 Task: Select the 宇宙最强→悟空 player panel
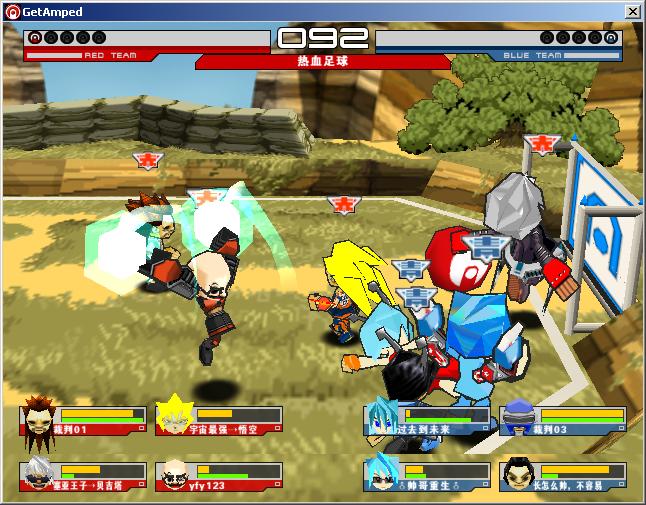(219, 419)
